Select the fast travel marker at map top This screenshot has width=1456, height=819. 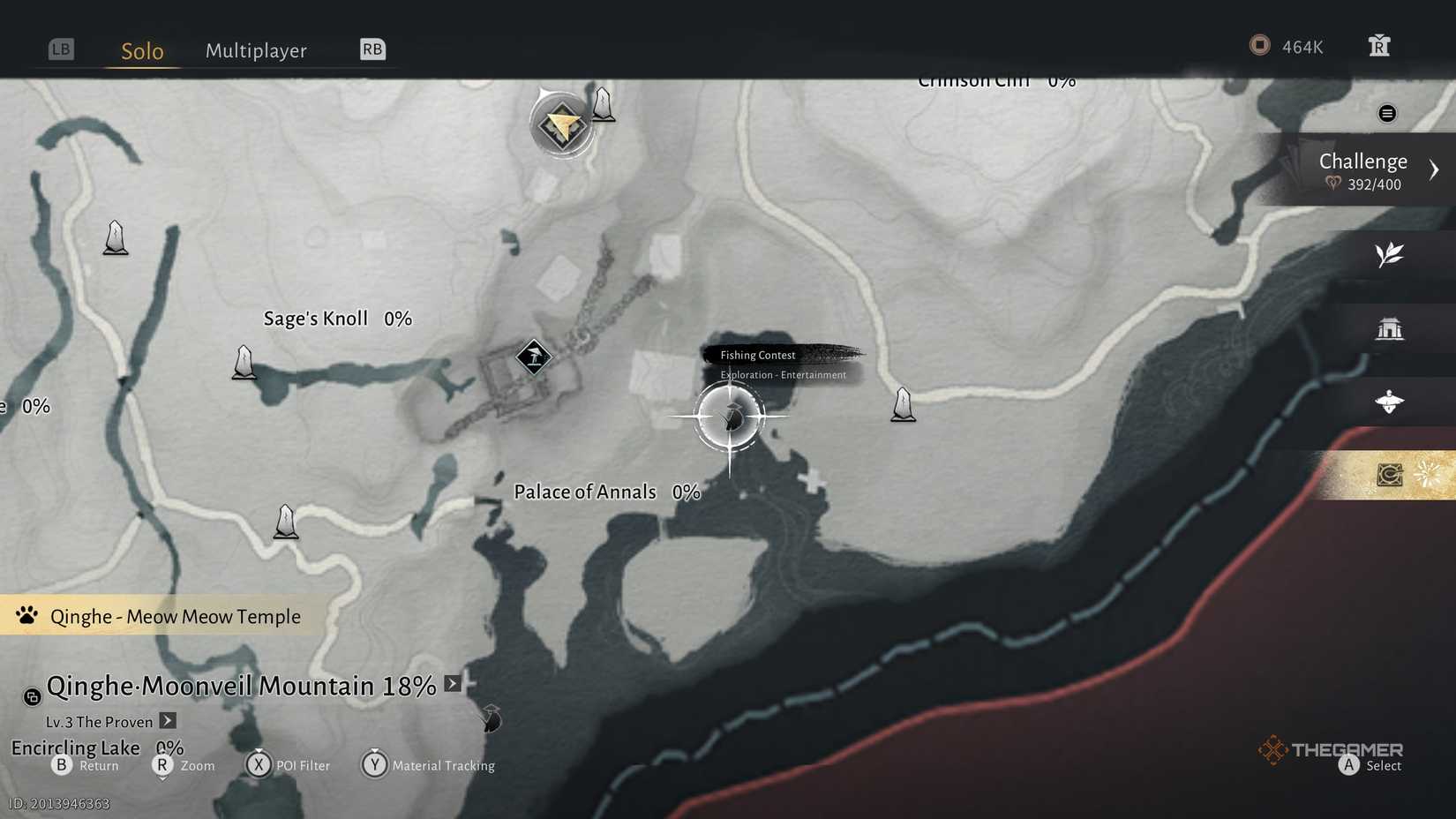pos(561,124)
